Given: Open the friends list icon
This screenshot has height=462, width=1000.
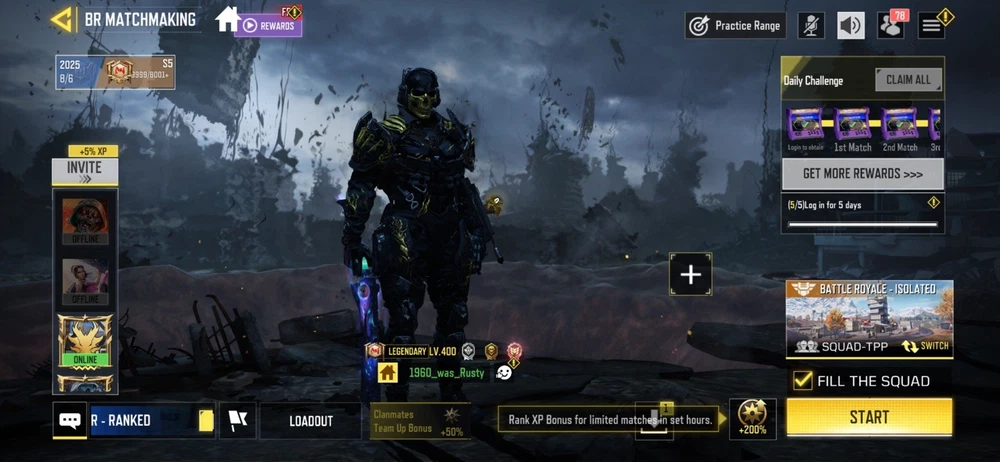Looking at the screenshot, I should (x=890, y=26).
